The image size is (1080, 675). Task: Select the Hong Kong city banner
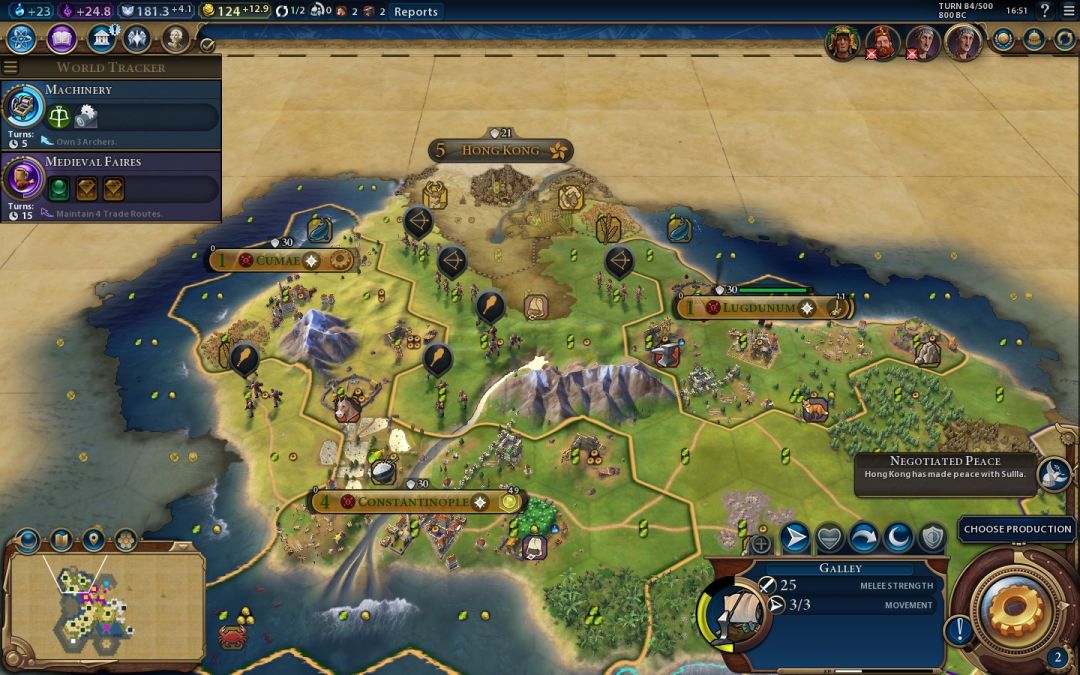click(500, 151)
